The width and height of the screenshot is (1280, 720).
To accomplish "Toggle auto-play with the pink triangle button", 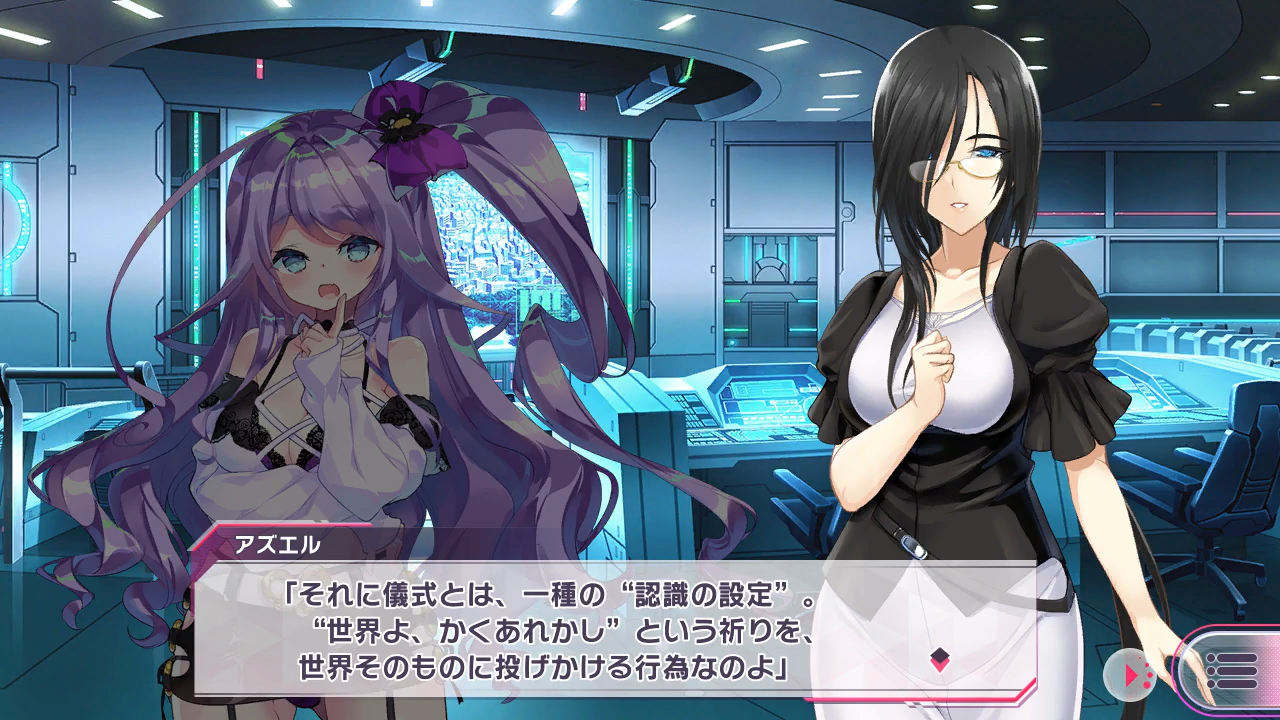I will pyautogui.click(x=1130, y=675).
